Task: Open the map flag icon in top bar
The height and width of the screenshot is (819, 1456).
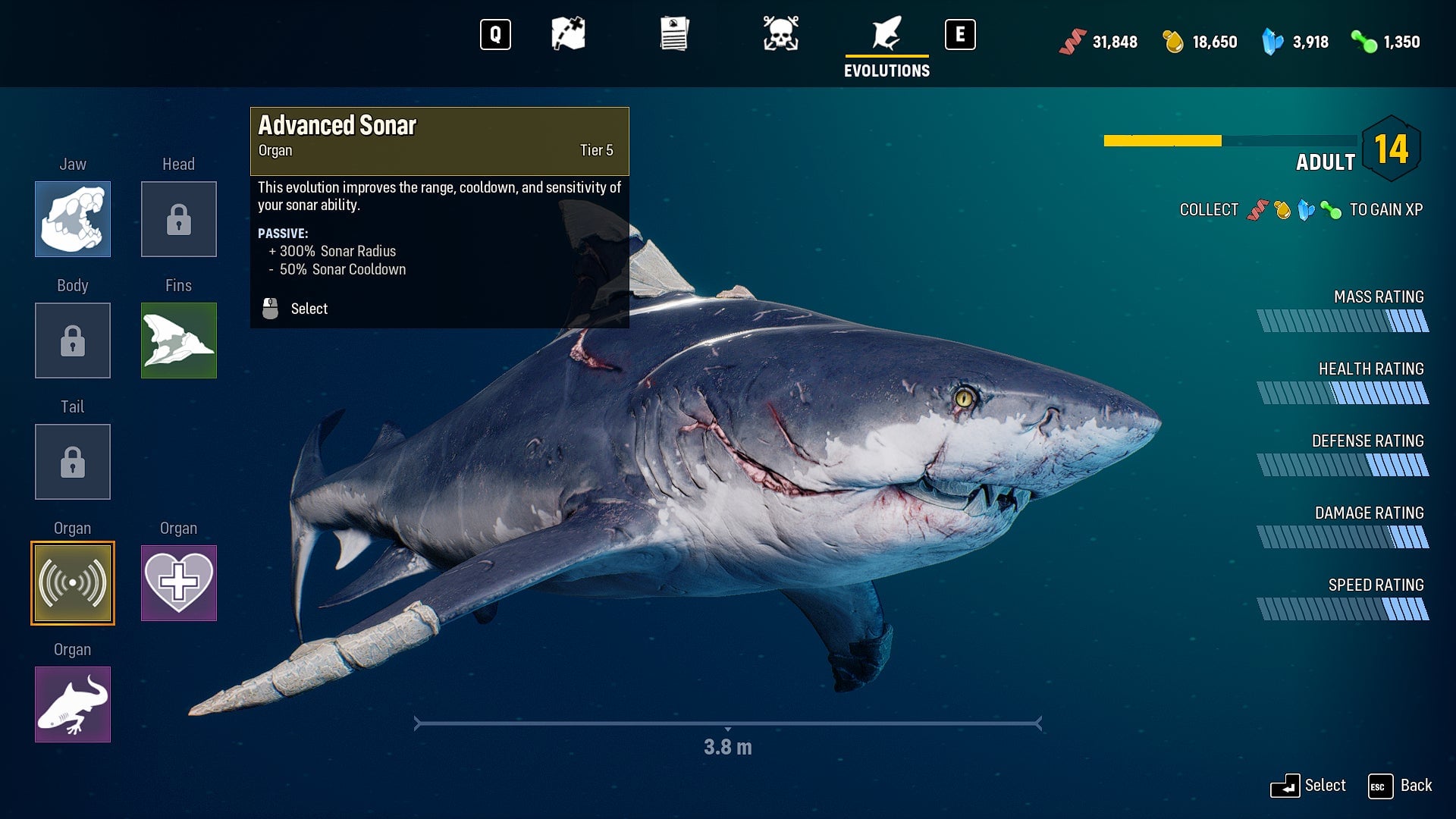Action: tap(568, 34)
